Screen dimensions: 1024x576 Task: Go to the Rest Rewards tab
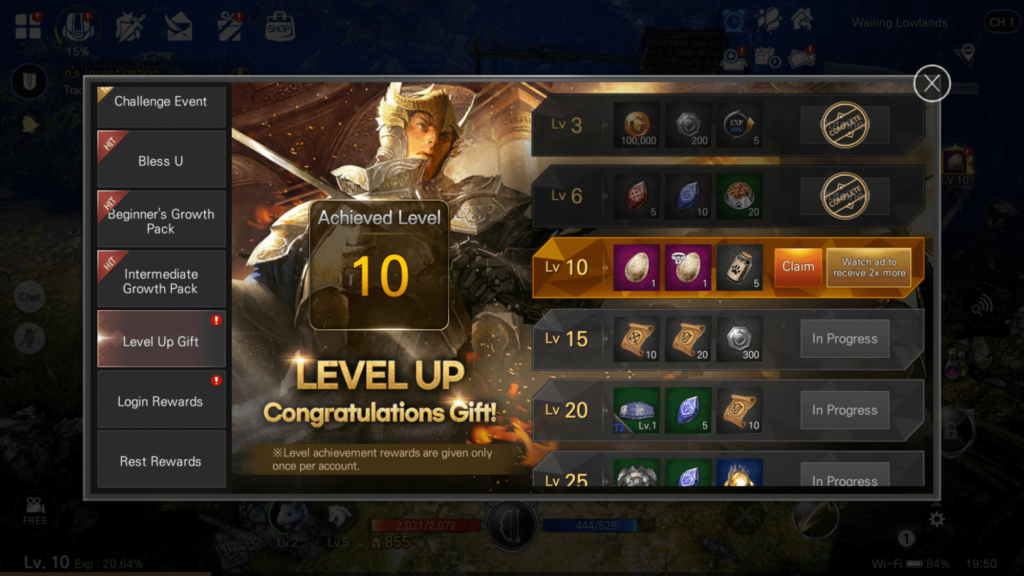point(161,461)
